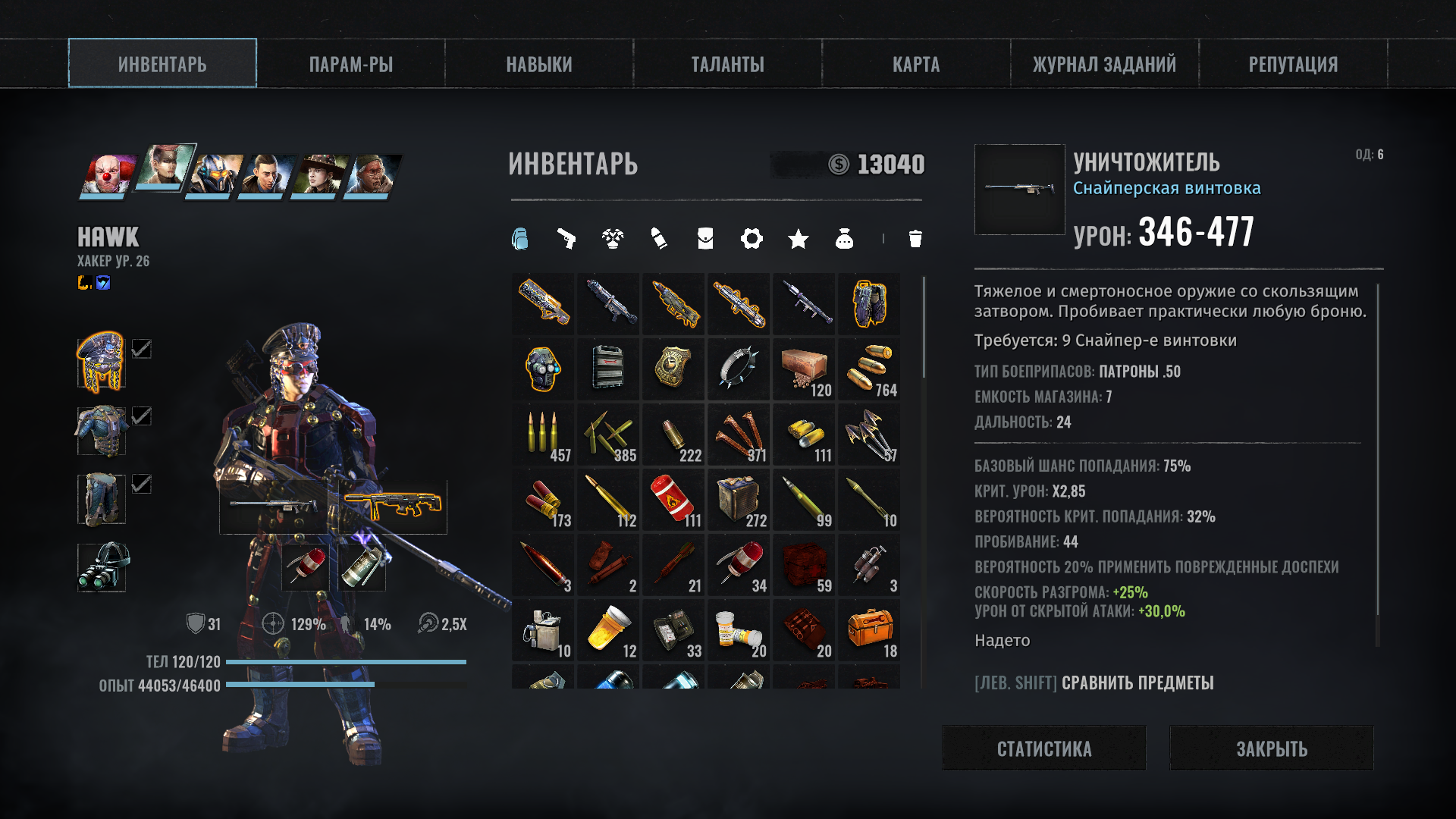The width and height of the screenshot is (1456, 819).
Task: Filter inventory by star icon
Action: [x=798, y=240]
